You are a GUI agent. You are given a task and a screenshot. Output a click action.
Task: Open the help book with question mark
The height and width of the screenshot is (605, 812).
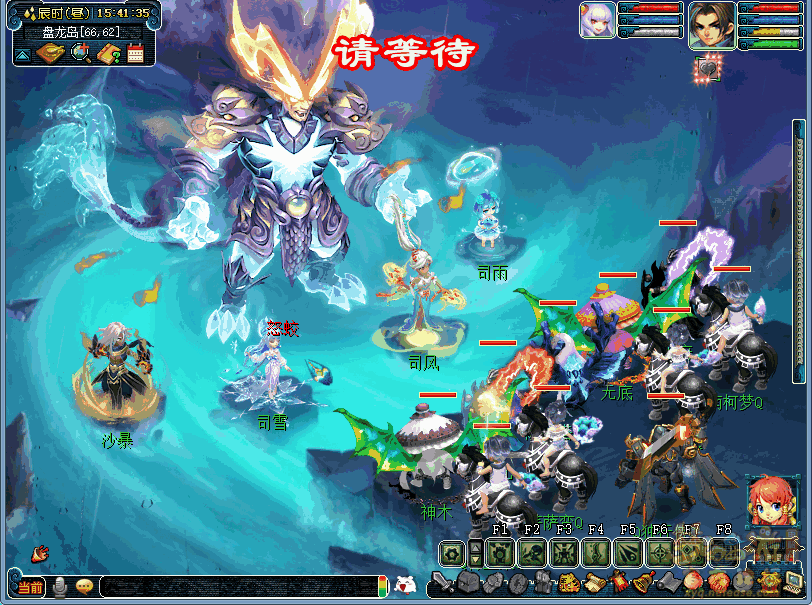click(108, 52)
